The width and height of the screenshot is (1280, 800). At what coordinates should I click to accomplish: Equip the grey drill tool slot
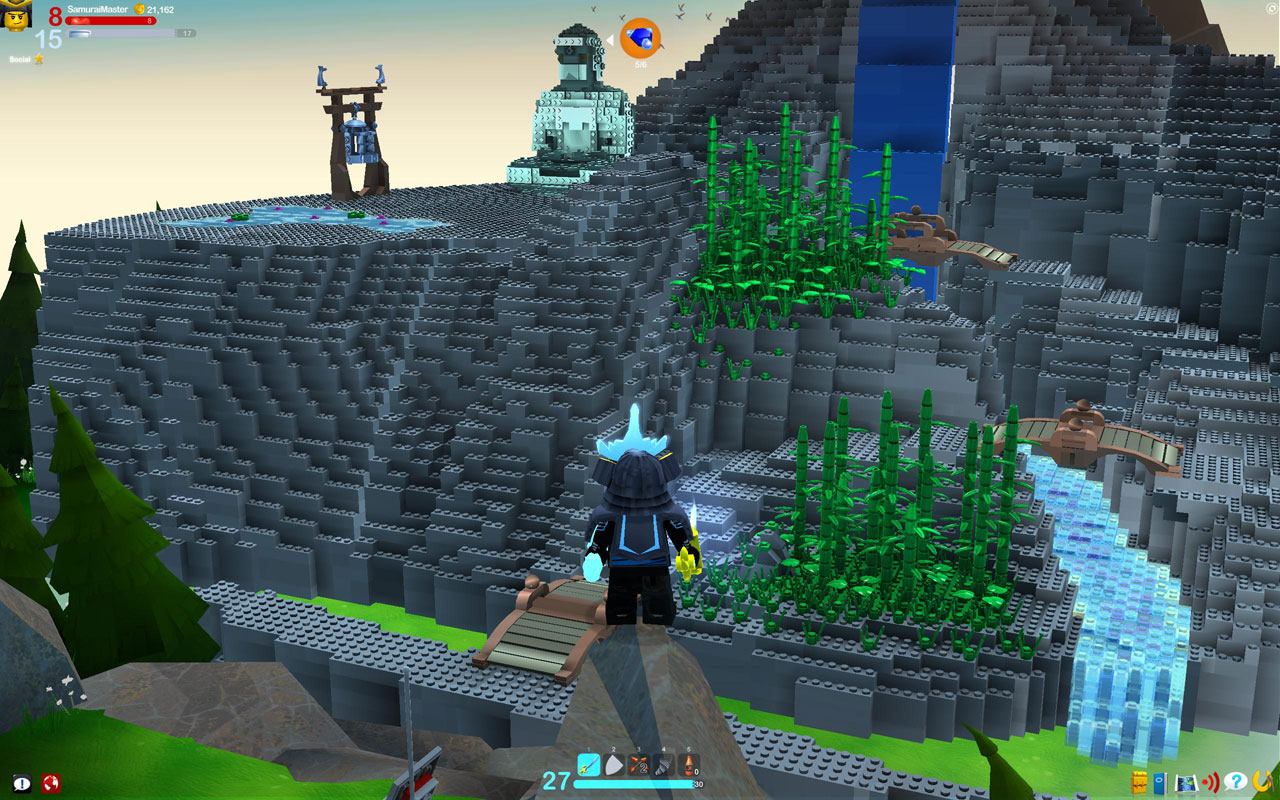pyautogui.click(x=662, y=766)
